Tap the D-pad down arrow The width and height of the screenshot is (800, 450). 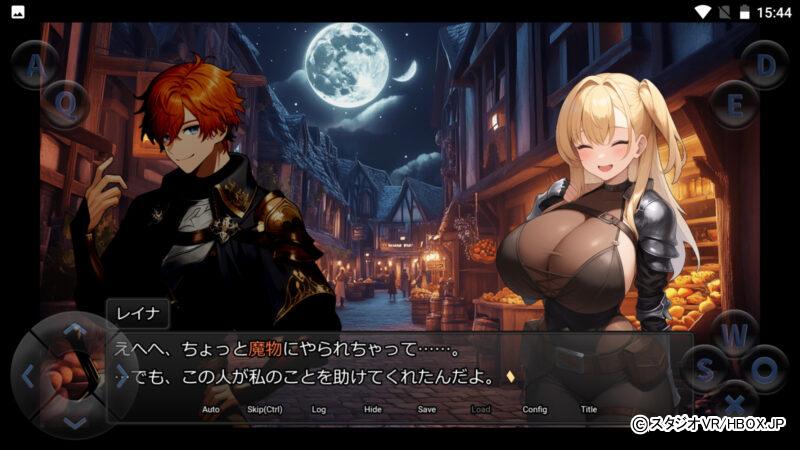tap(75, 422)
